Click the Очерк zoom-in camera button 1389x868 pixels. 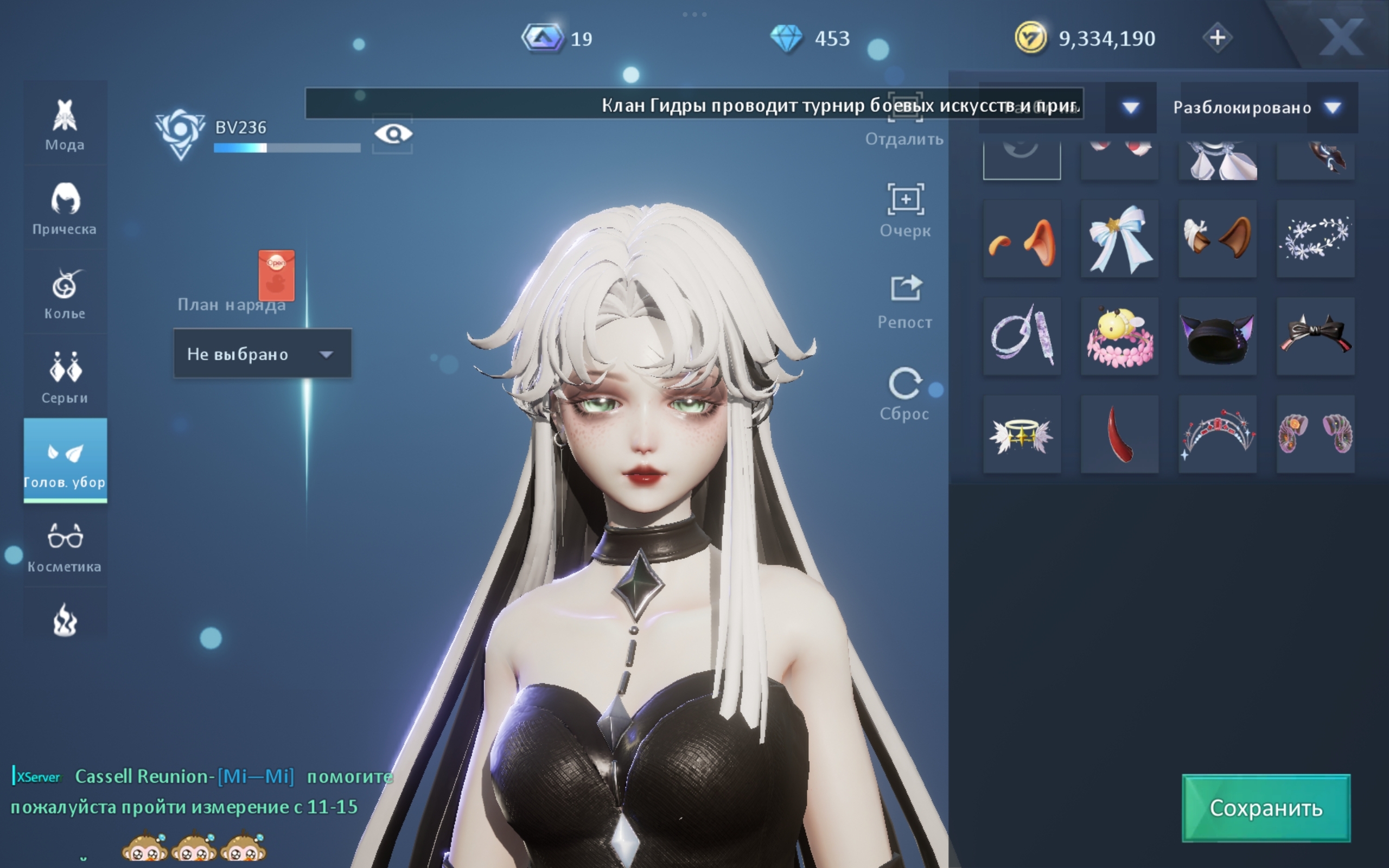905,209
